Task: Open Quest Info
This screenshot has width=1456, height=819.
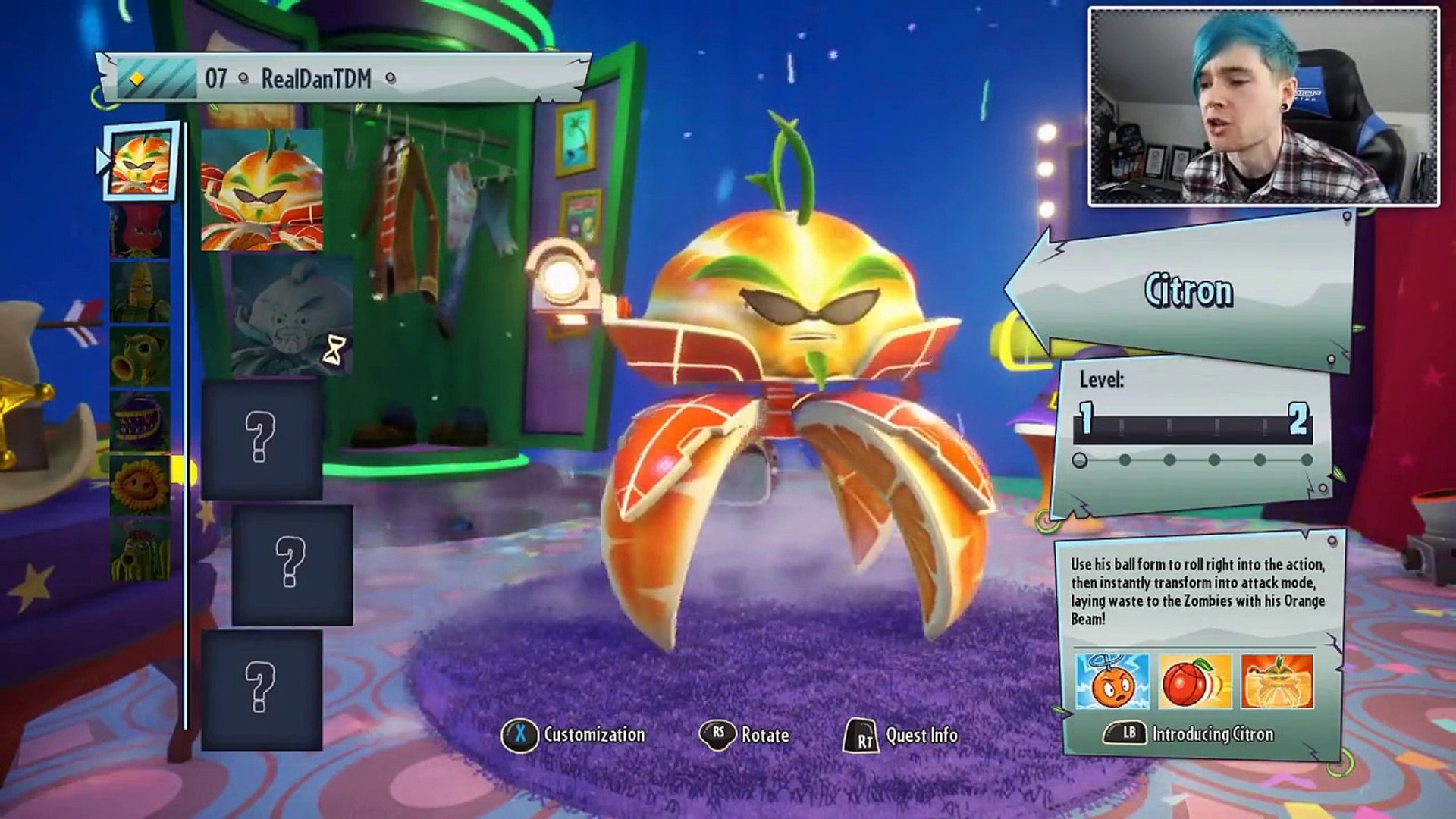Action: click(x=902, y=735)
